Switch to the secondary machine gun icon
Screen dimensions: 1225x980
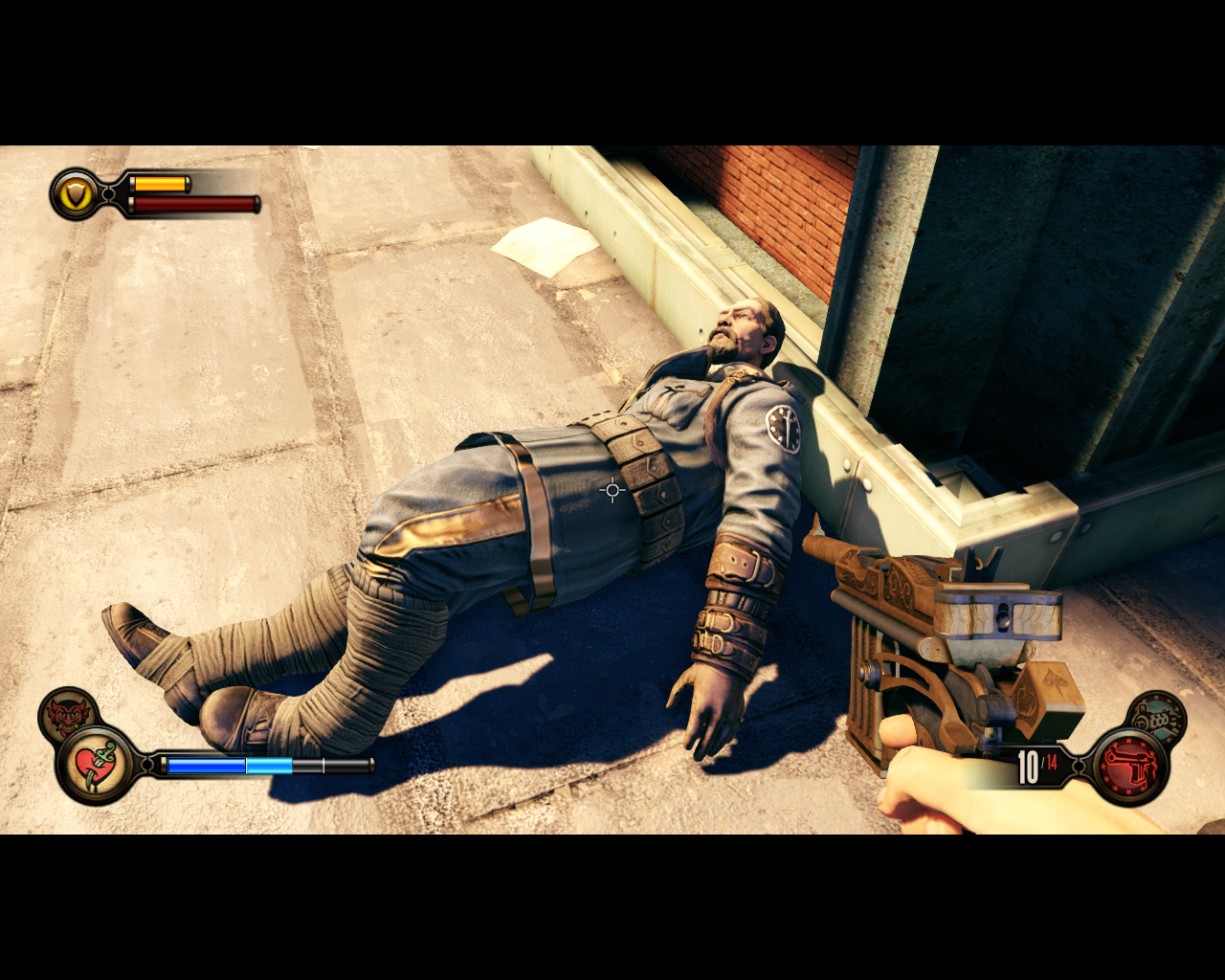[1157, 717]
